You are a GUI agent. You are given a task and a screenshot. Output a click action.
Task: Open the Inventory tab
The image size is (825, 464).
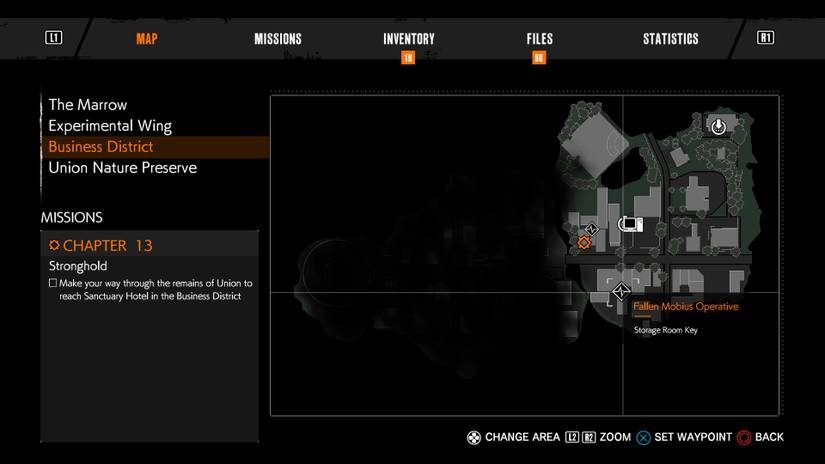[x=408, y=39]
